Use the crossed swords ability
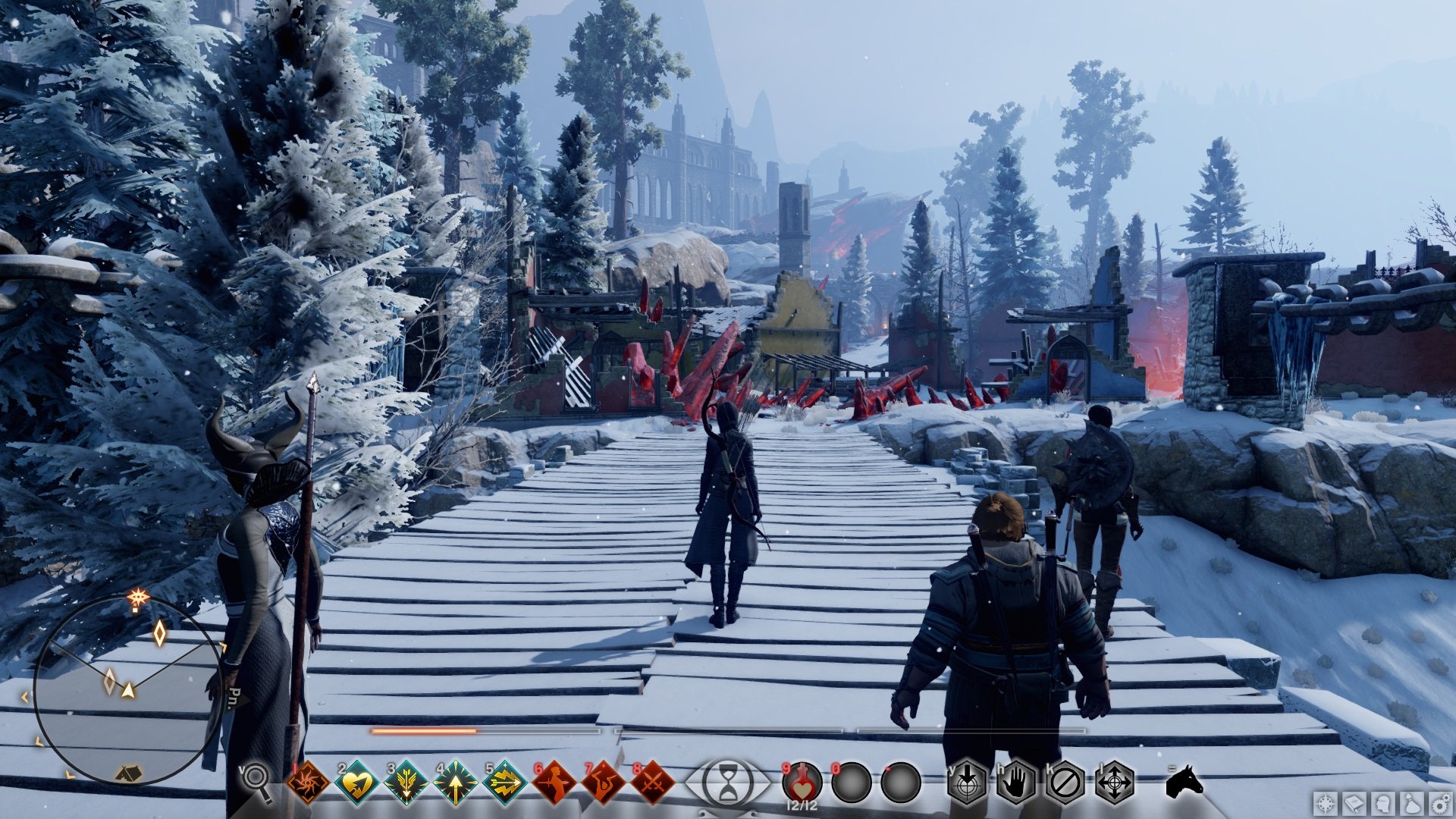 pyautogui.click(x=652, y=783)
